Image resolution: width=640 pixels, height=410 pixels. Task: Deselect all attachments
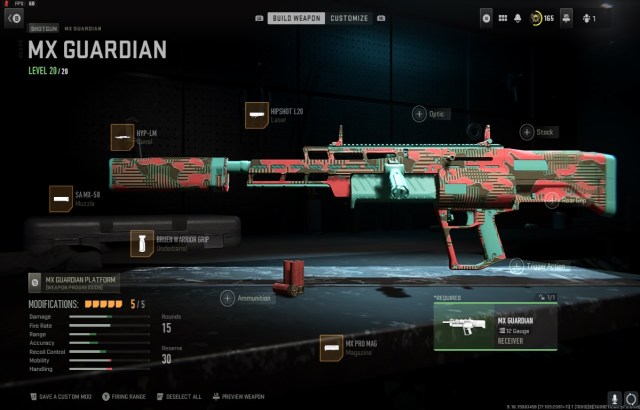(x=179, y=396)
